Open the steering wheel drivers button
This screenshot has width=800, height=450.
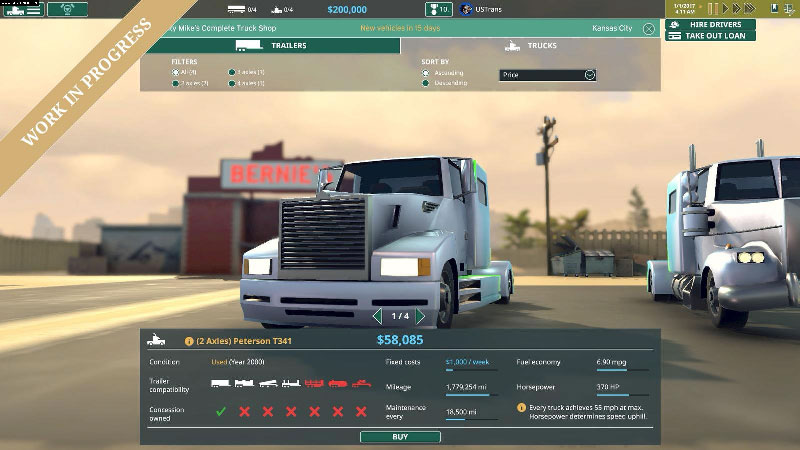point(67,9)
